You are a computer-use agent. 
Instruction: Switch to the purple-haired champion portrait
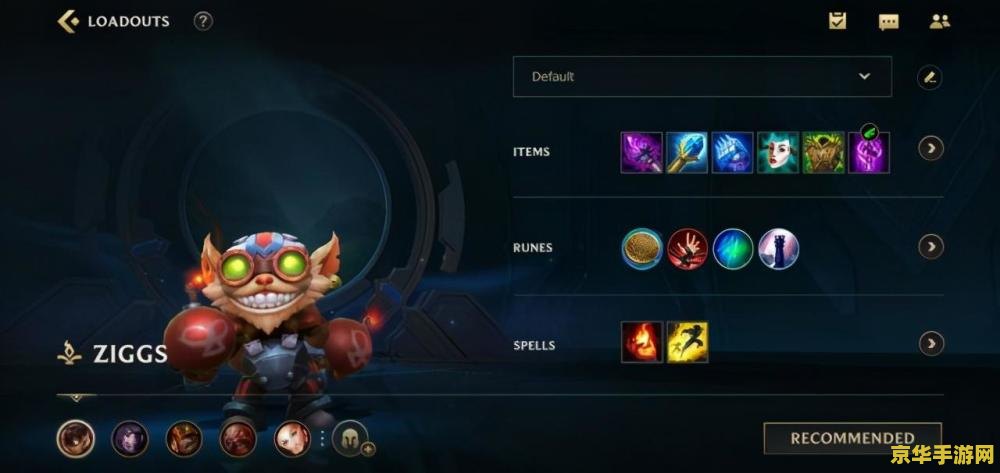coord(130,438)
